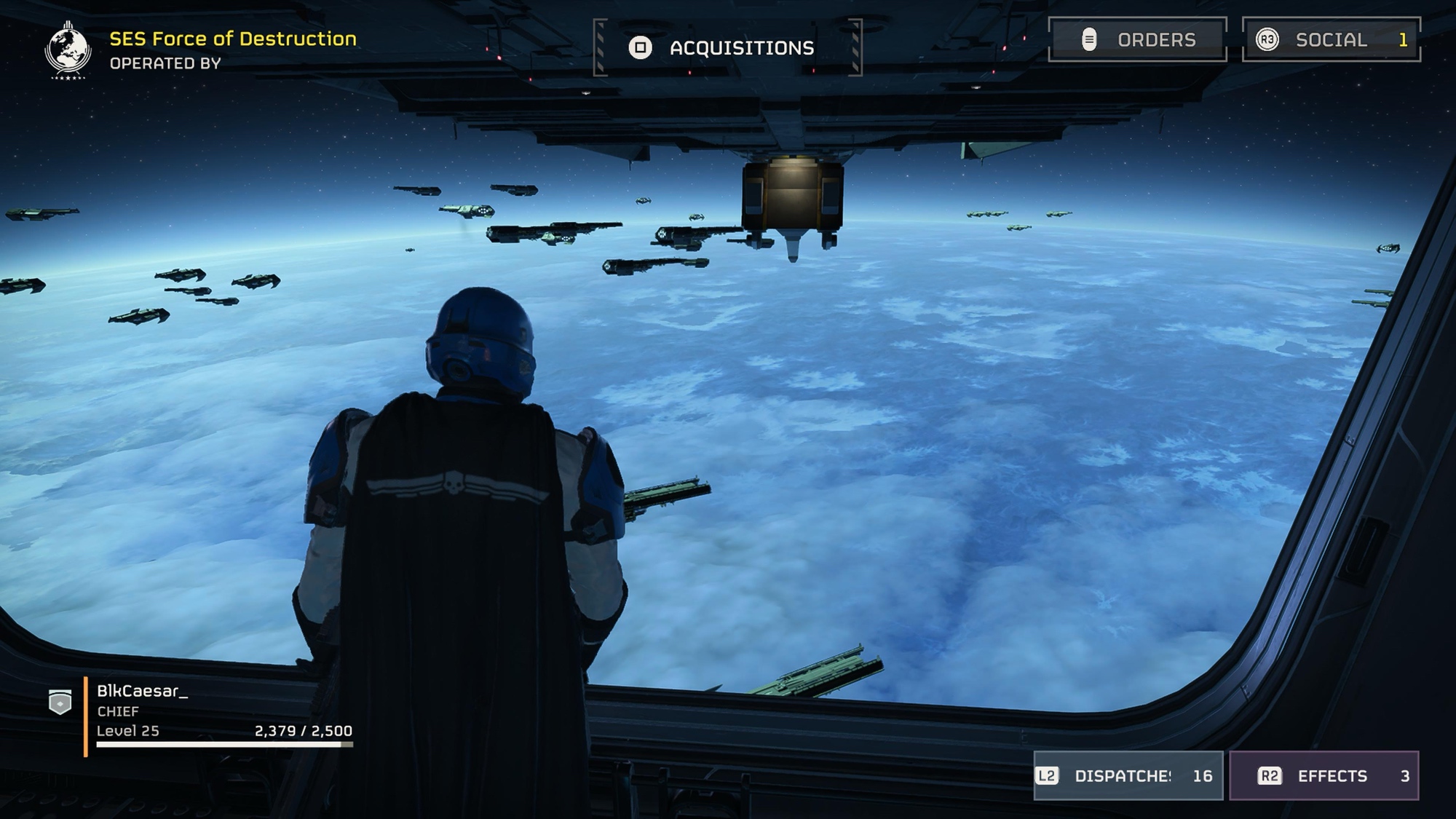Open the Effects panel
The image size is (1456, 819).
coord(1324,776)
